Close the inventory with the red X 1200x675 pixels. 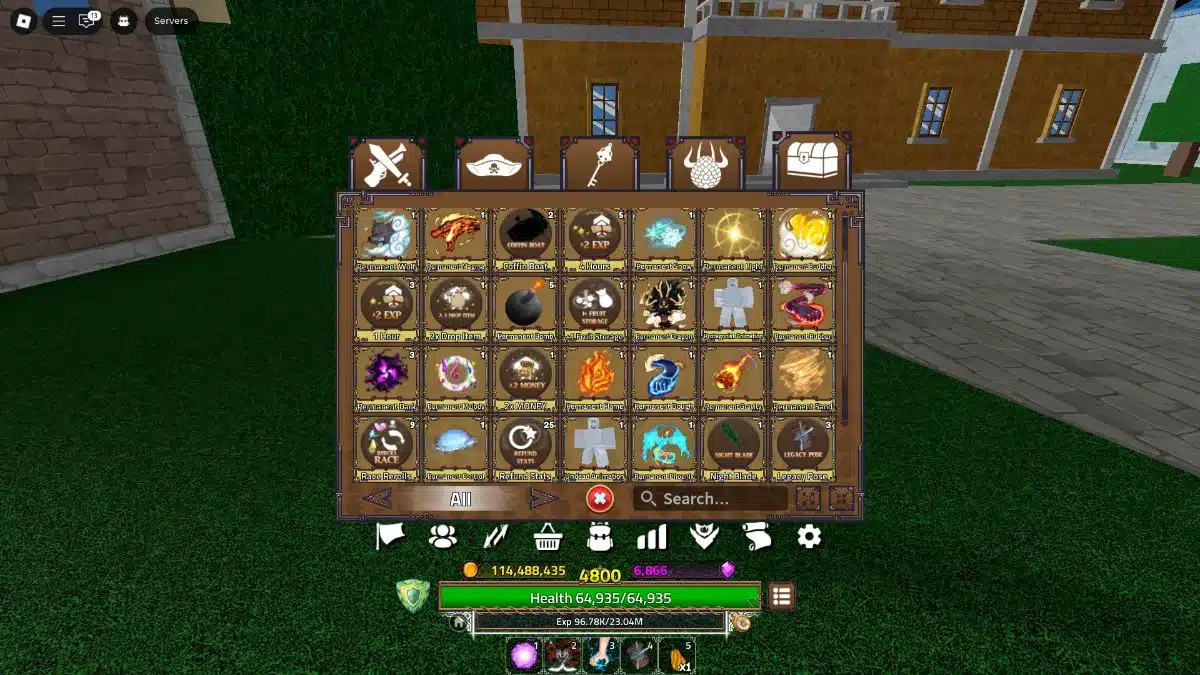(x=600, y=498)
